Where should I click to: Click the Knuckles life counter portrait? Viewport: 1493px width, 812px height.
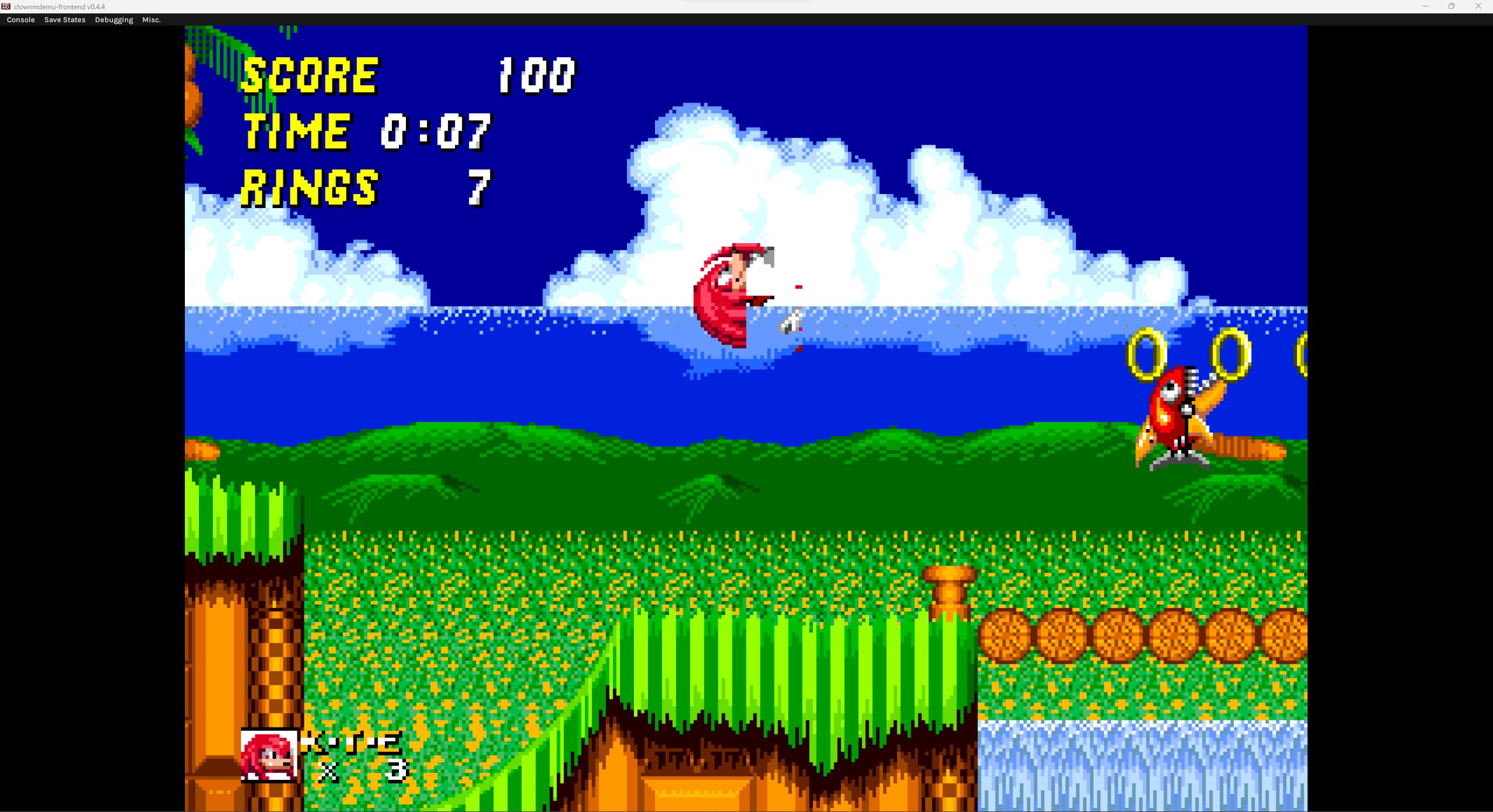269,757
